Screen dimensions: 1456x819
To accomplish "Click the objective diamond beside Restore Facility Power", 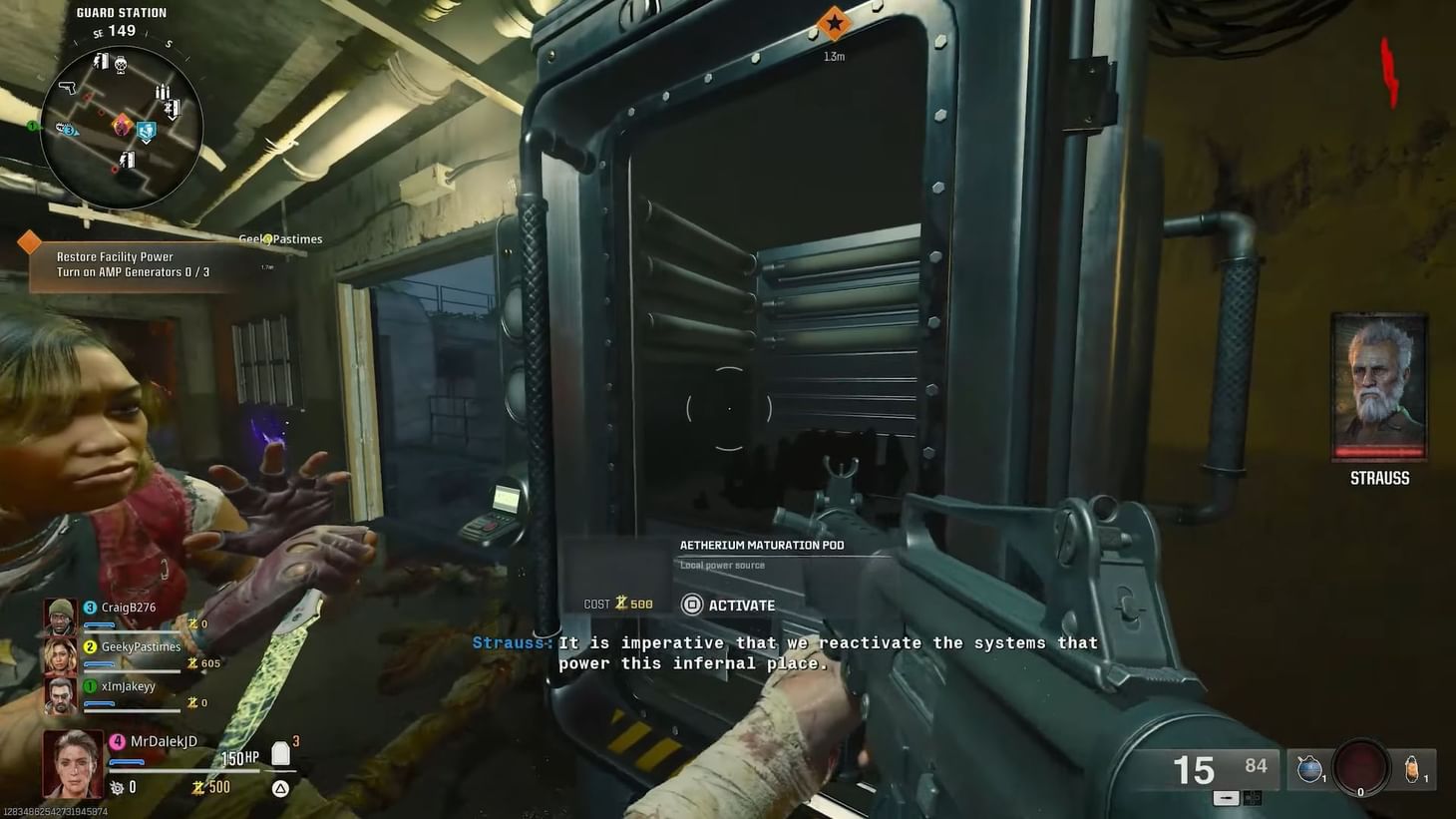I will (28, 241).
